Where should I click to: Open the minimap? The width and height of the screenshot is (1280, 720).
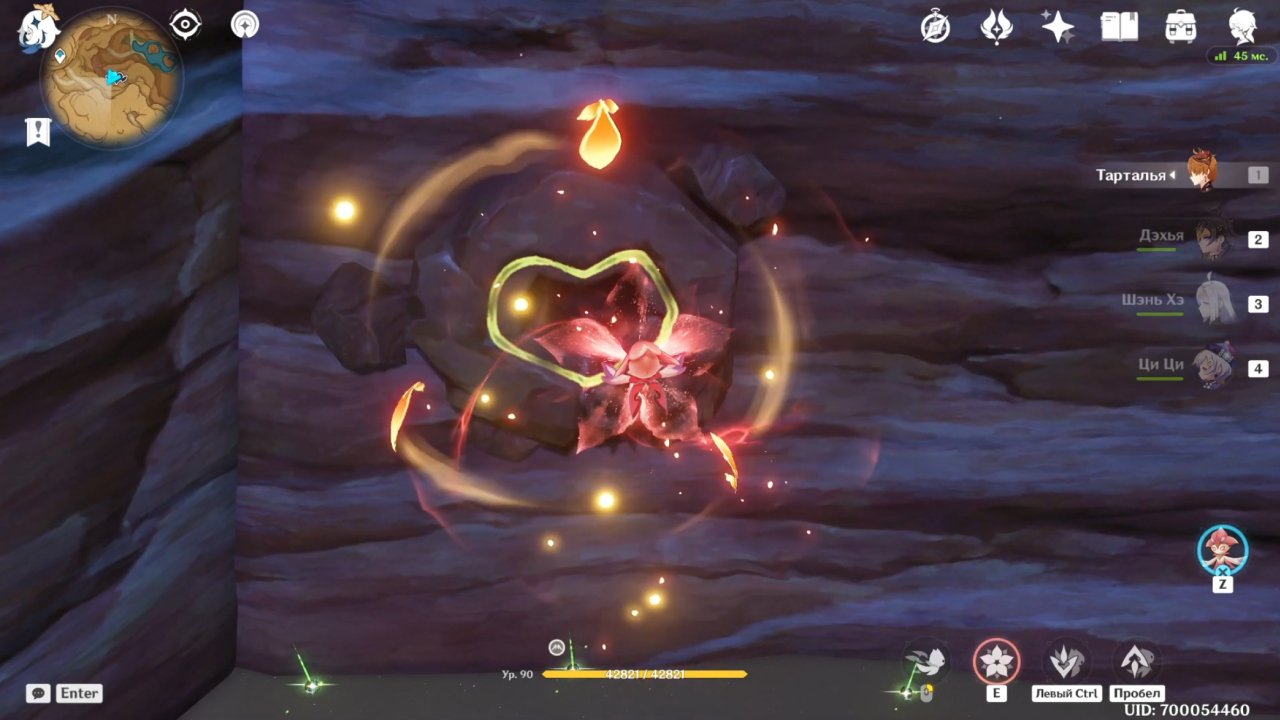111,78
